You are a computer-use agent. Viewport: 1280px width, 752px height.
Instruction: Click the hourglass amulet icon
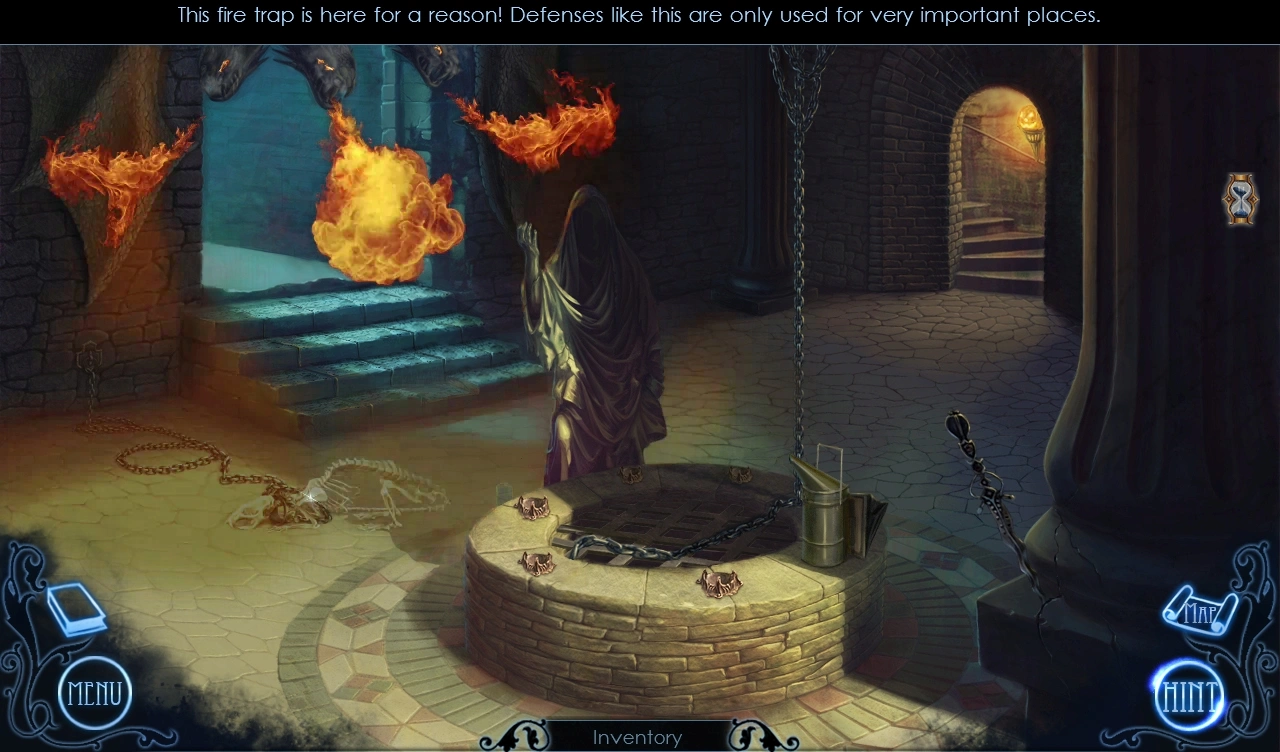(x=1240, y=199)
